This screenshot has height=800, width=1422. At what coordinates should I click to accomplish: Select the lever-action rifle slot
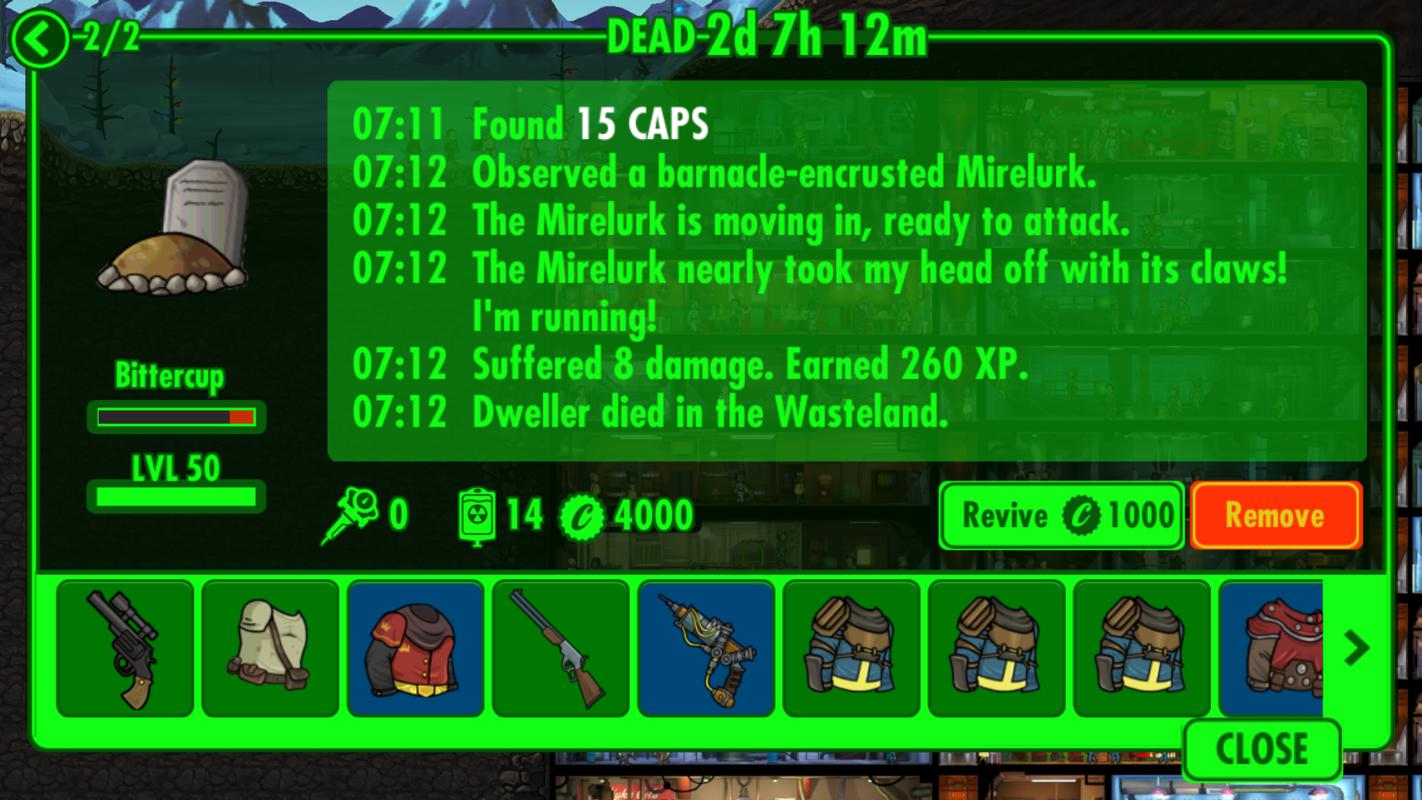[x=560, y=648]
